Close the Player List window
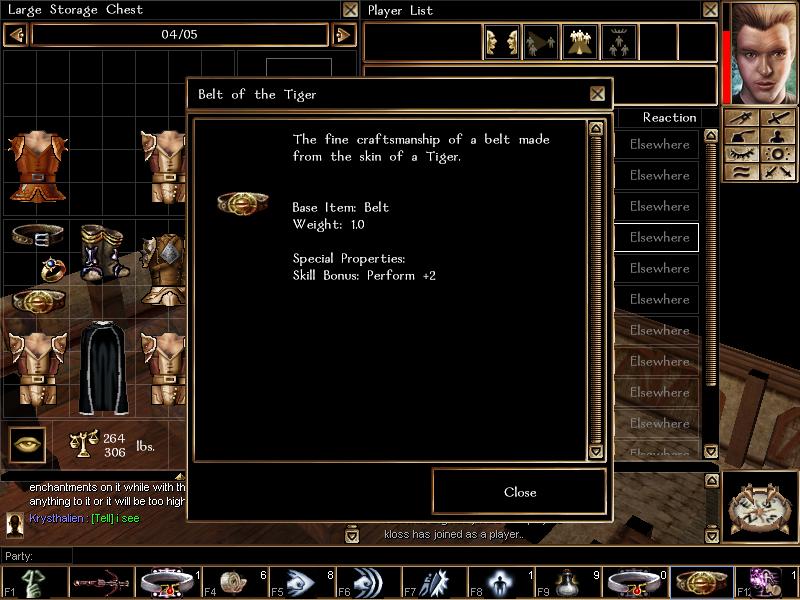The image size is (800, 600). coord(708,10)
